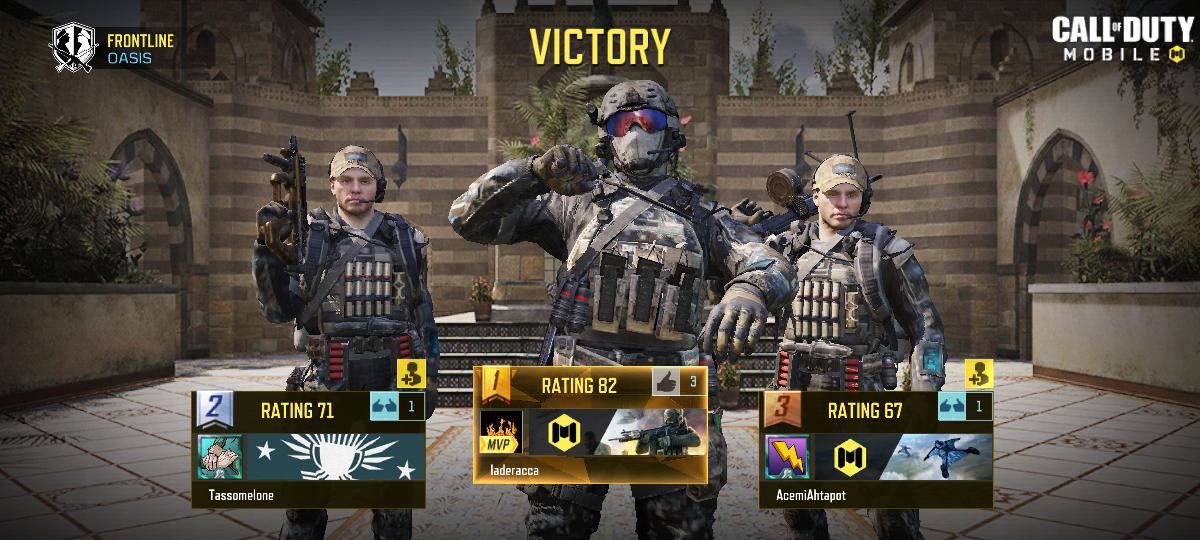Give Tassomelone a thumbs-up like

click(384, 408)
